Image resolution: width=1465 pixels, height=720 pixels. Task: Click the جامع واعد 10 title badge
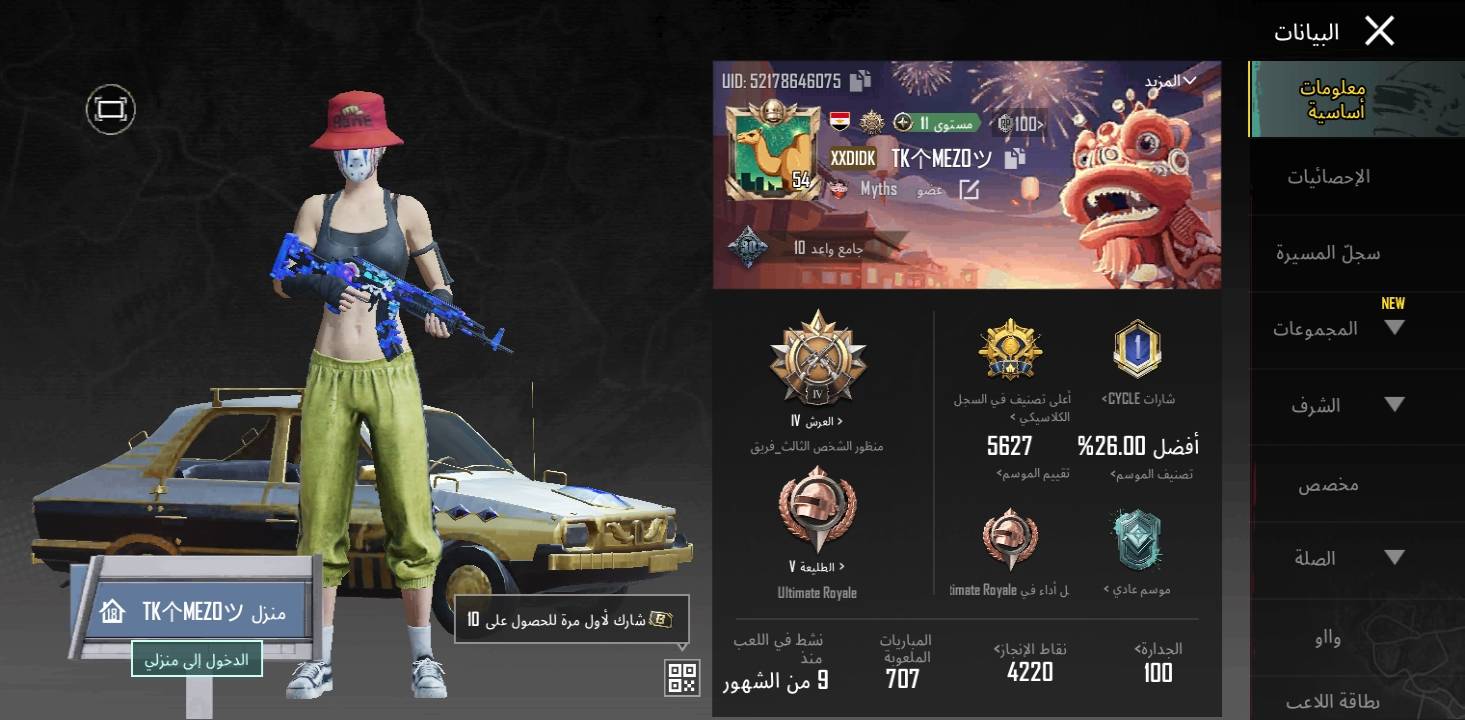[790, 248]
